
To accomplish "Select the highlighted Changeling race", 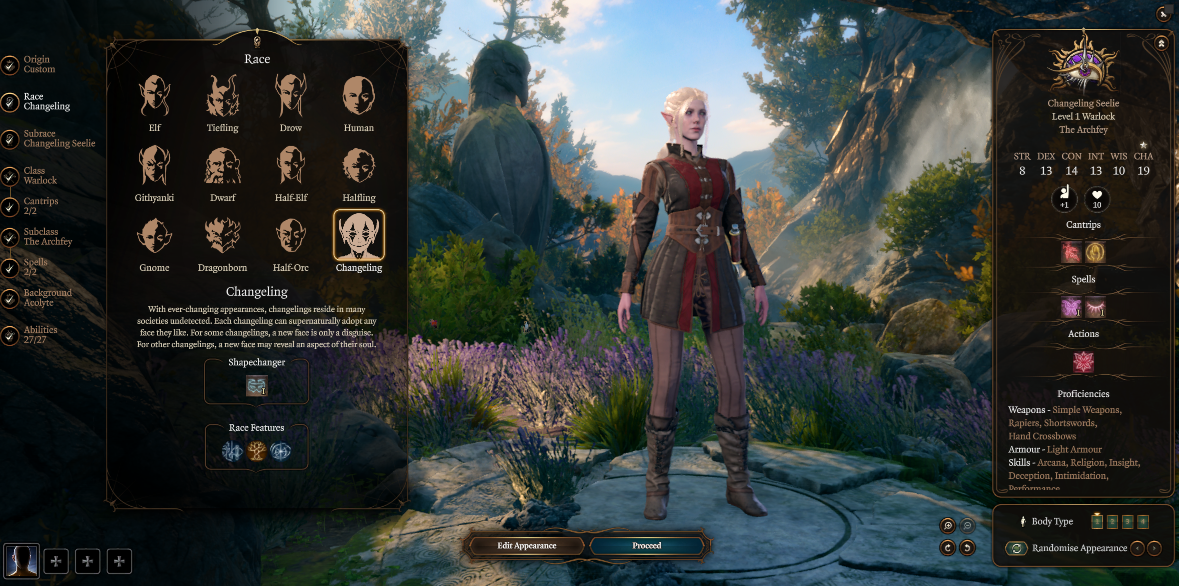I will tap(358, 237).
